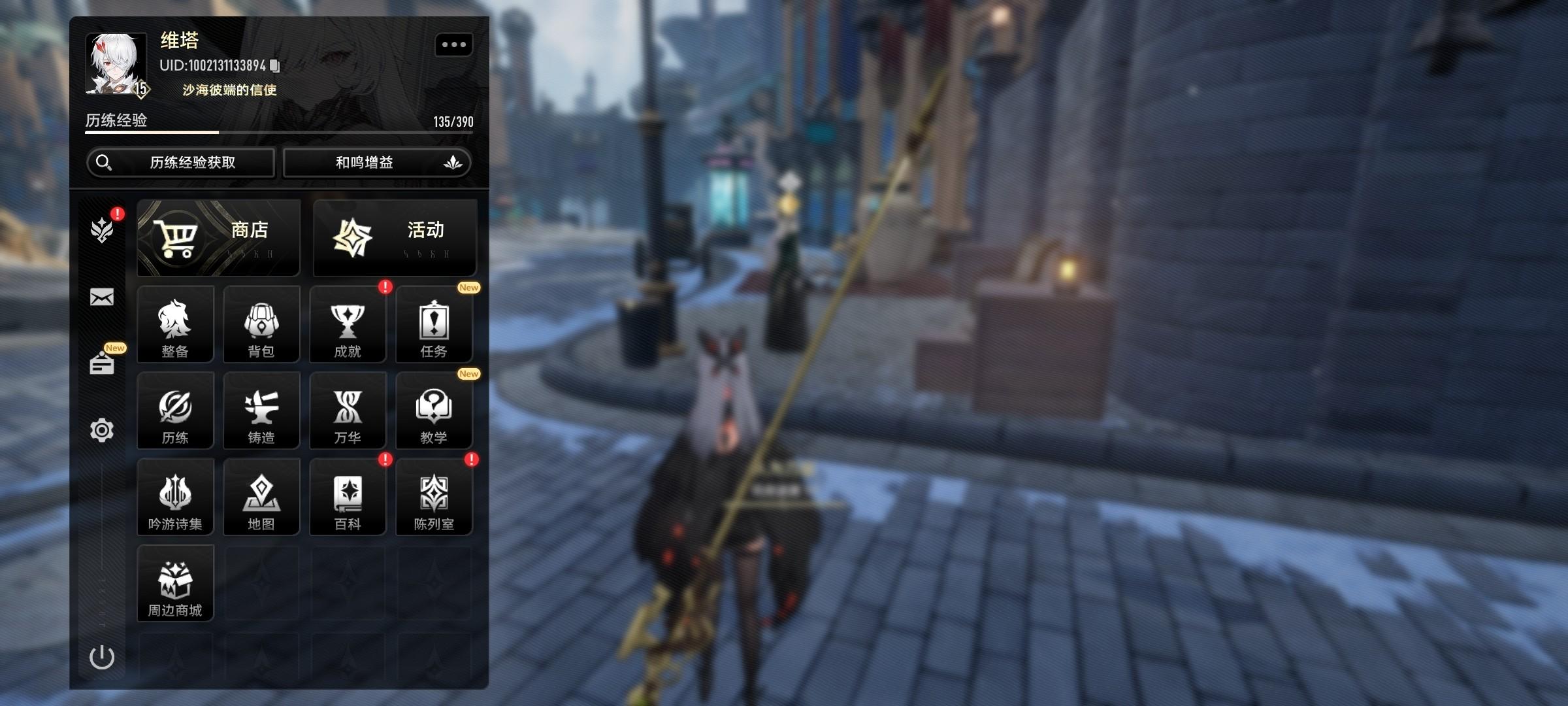
Task: Open the 和鸣增益 buff button
Action: coord(376,162)
